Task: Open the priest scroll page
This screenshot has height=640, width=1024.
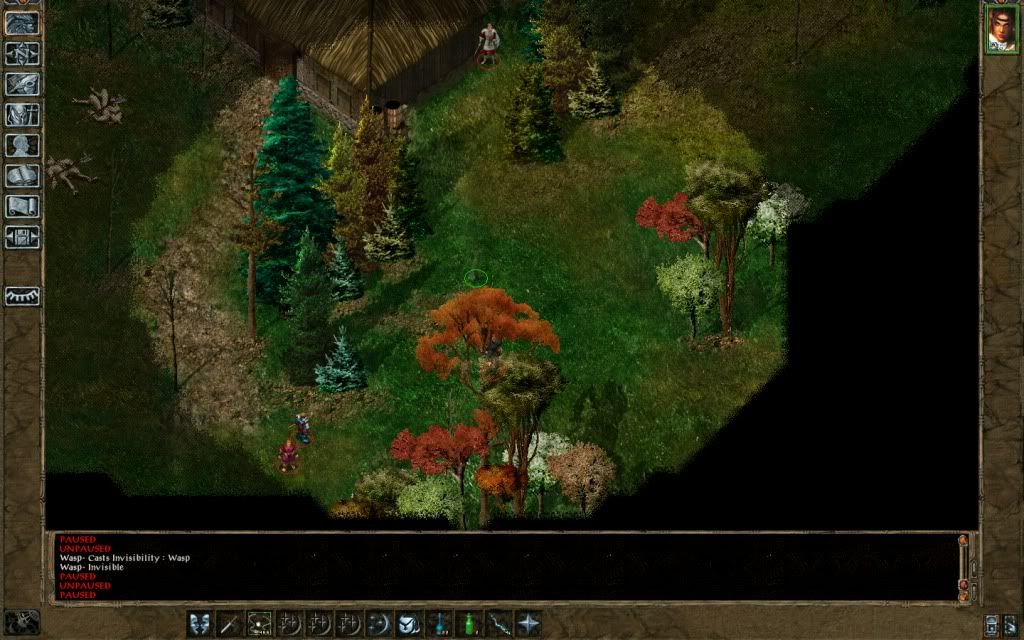Action: 23,207
